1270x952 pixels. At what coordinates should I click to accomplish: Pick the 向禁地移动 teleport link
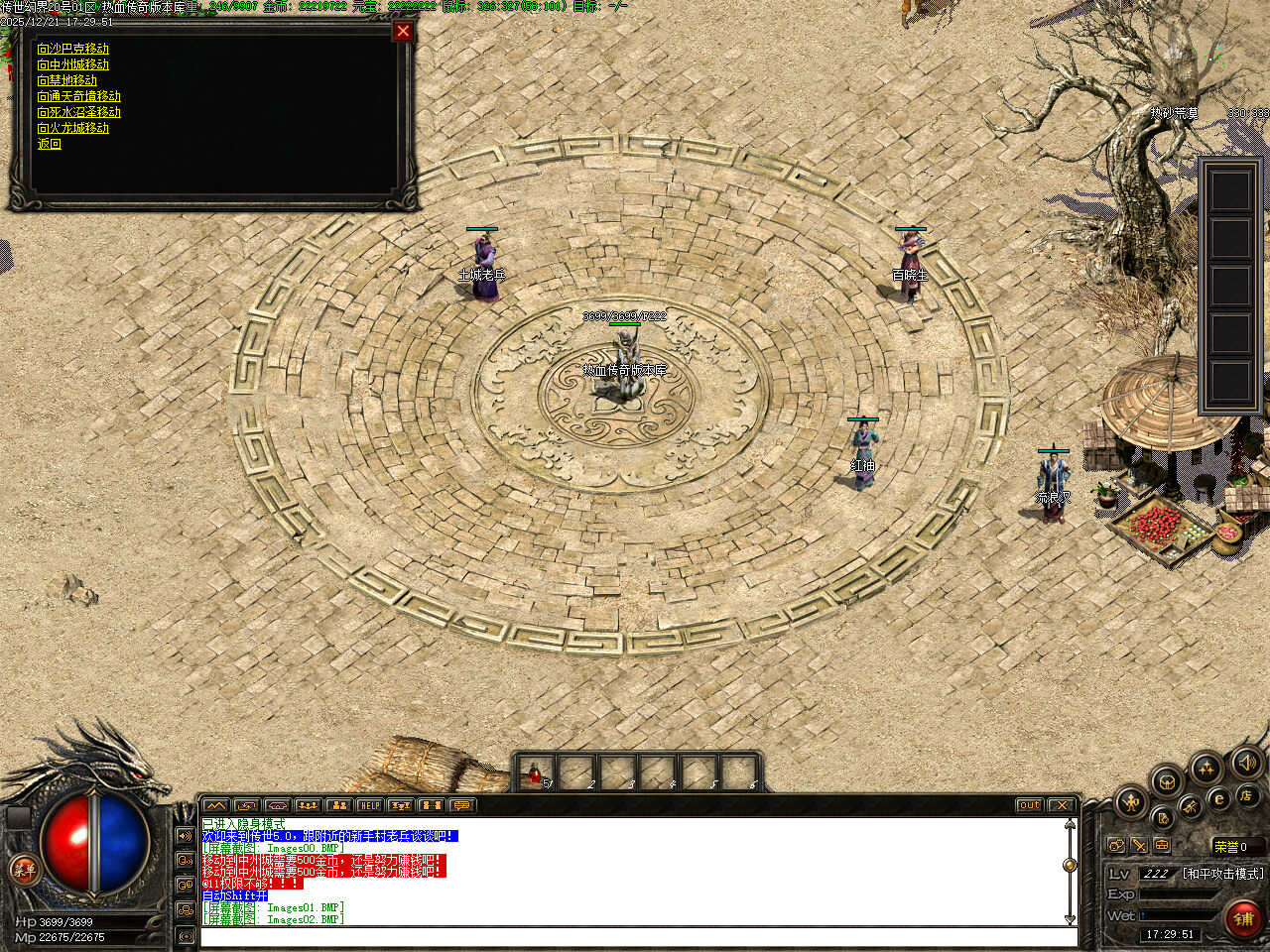coord(66,80)
